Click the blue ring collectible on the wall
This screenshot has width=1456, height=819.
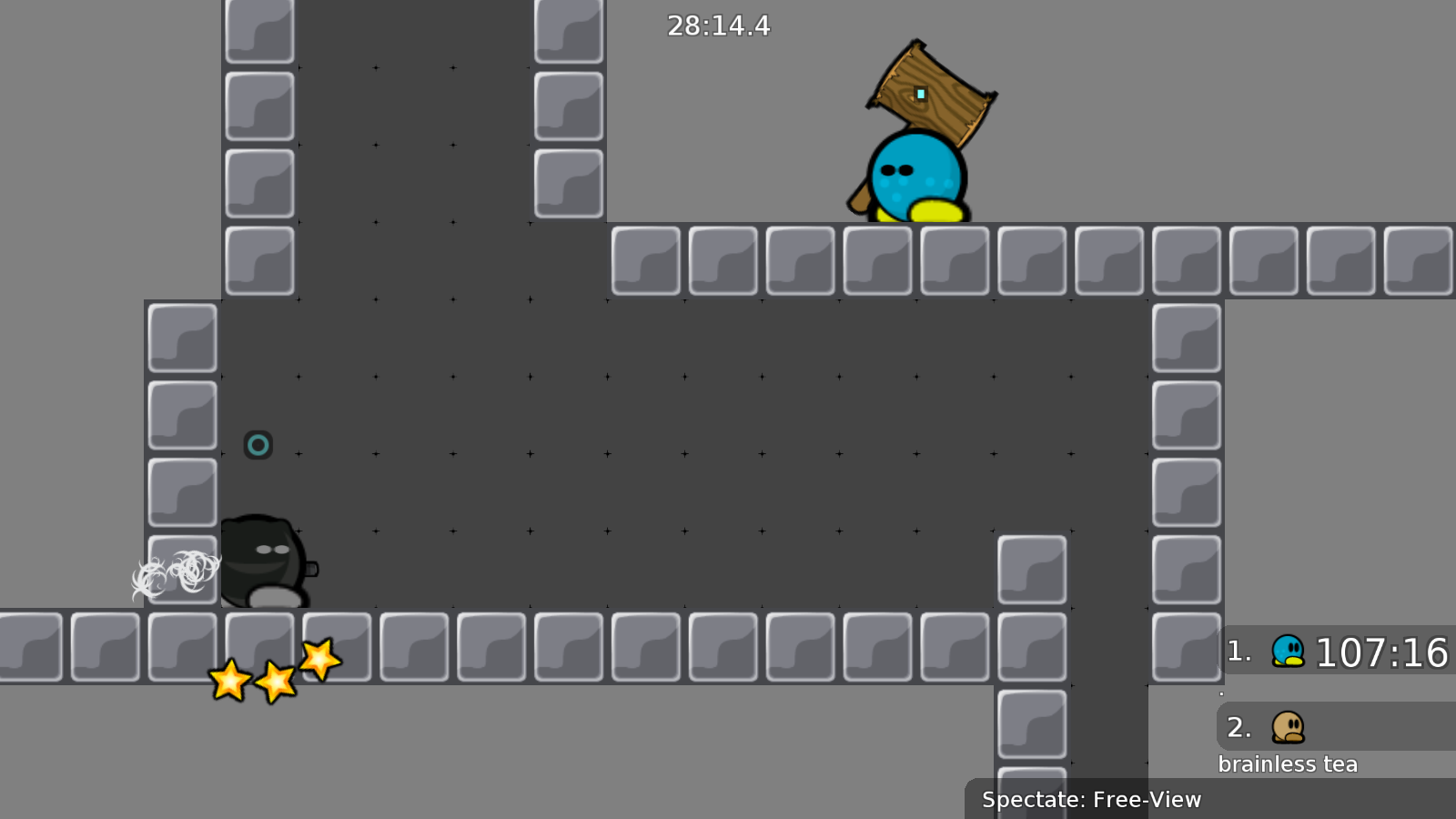pos(258,445)
